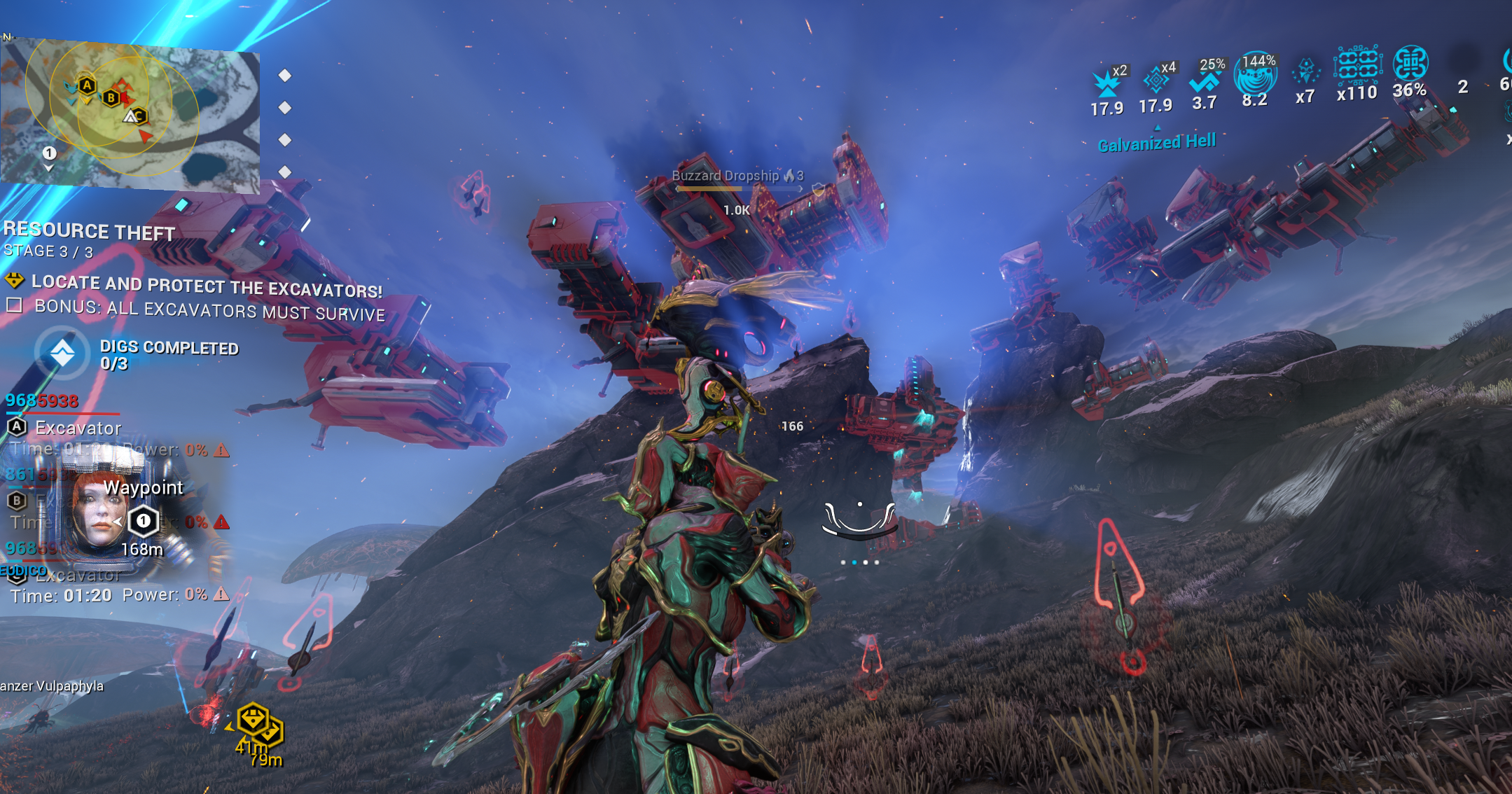Select the yellow excavator objective marker at 41m
1512x794 pixels.
click(x=252, y=719)
